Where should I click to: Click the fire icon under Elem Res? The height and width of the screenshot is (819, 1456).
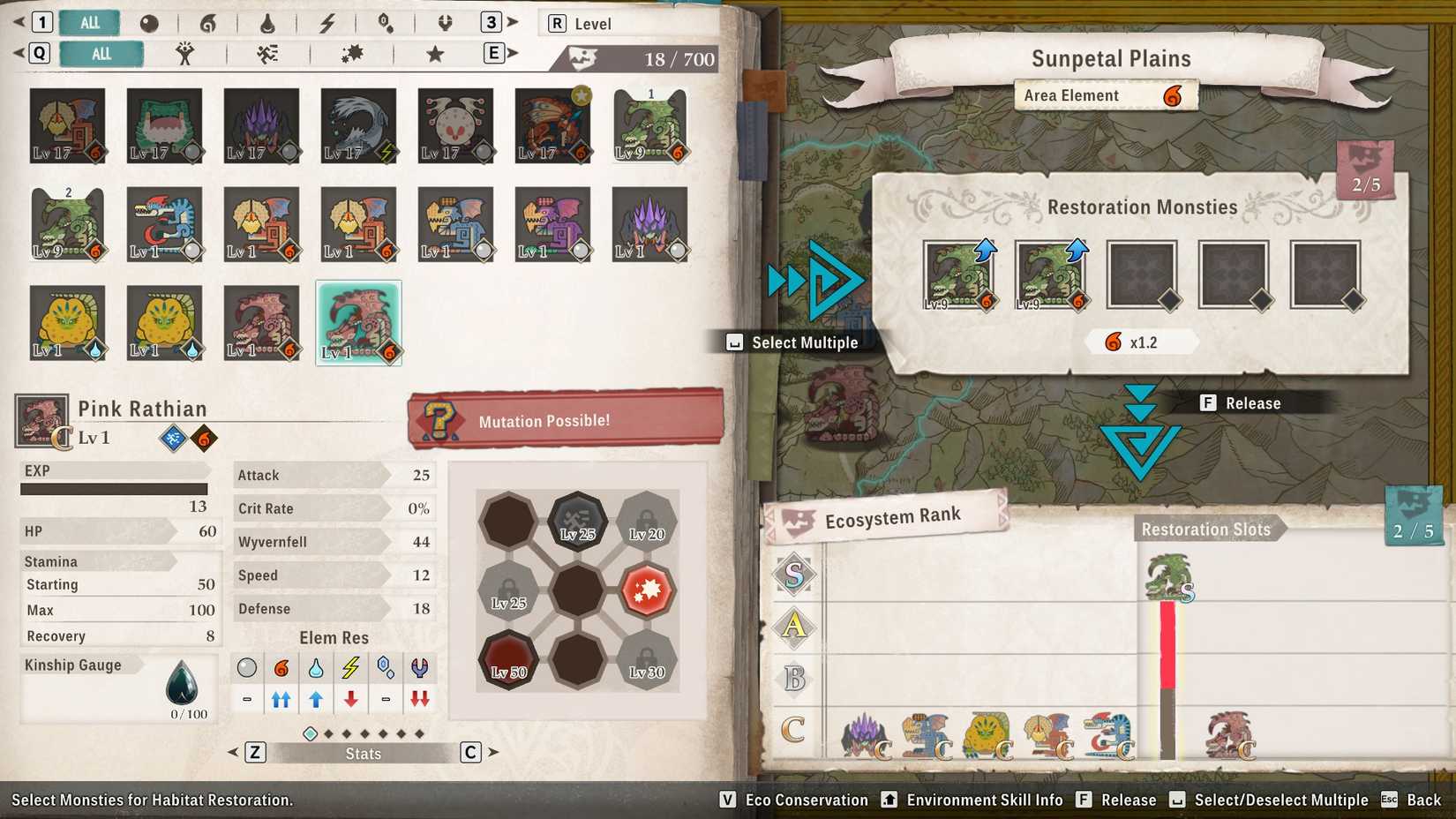click(281, 668)
